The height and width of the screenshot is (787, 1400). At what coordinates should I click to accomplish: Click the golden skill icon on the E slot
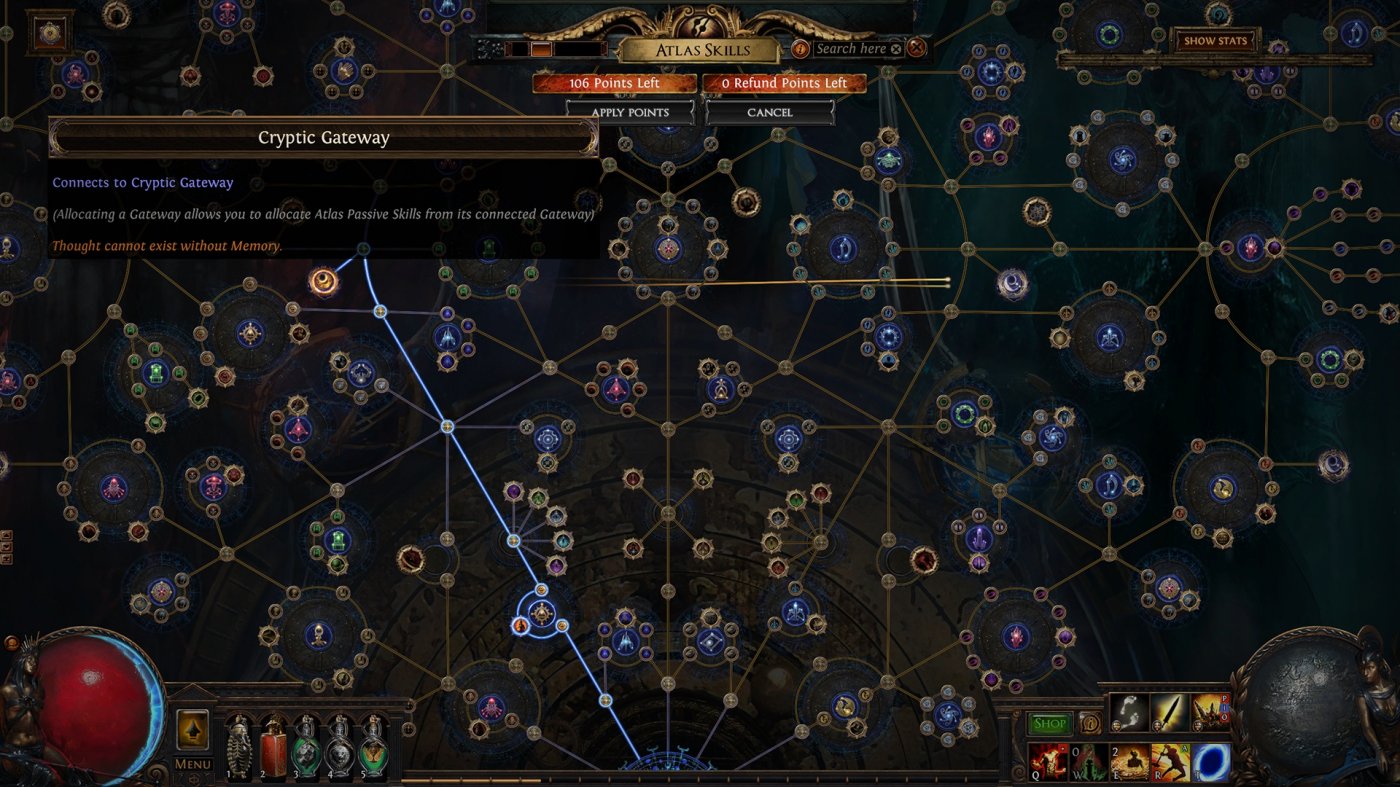point(1130,762)
